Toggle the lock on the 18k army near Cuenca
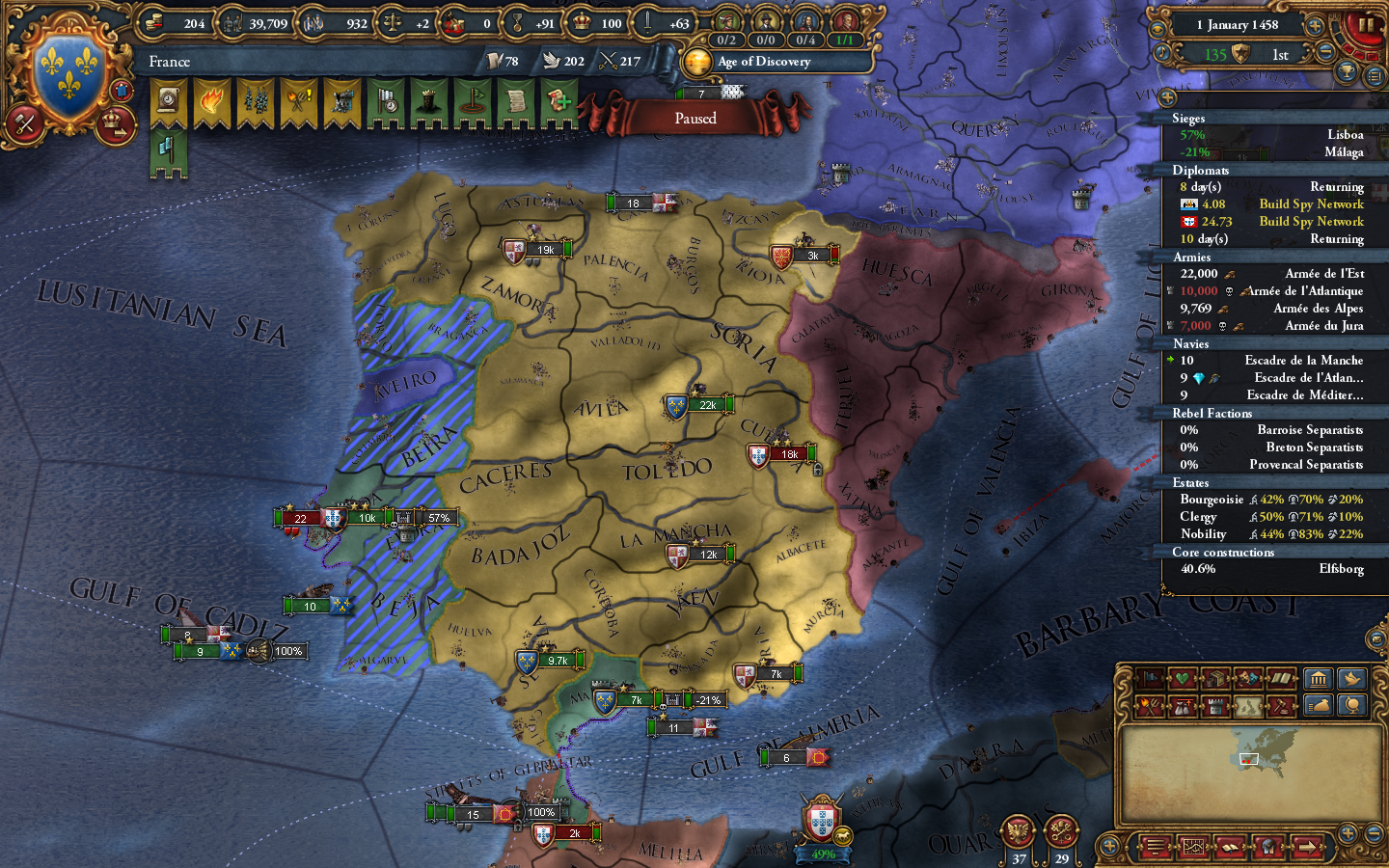 click(x=817, y=467)
